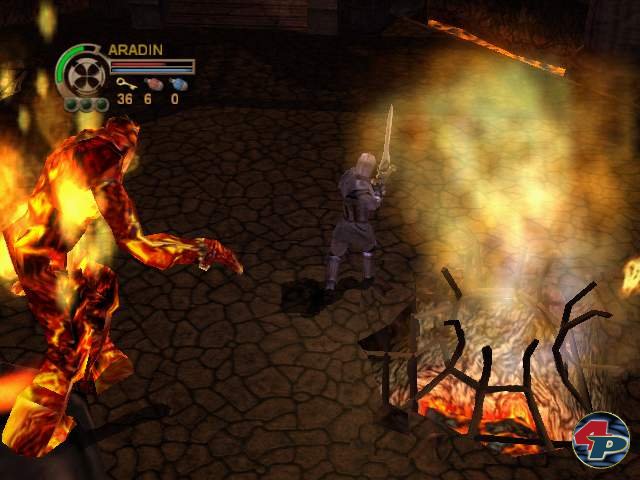Click the round character emblem portrait

point(82,73)
